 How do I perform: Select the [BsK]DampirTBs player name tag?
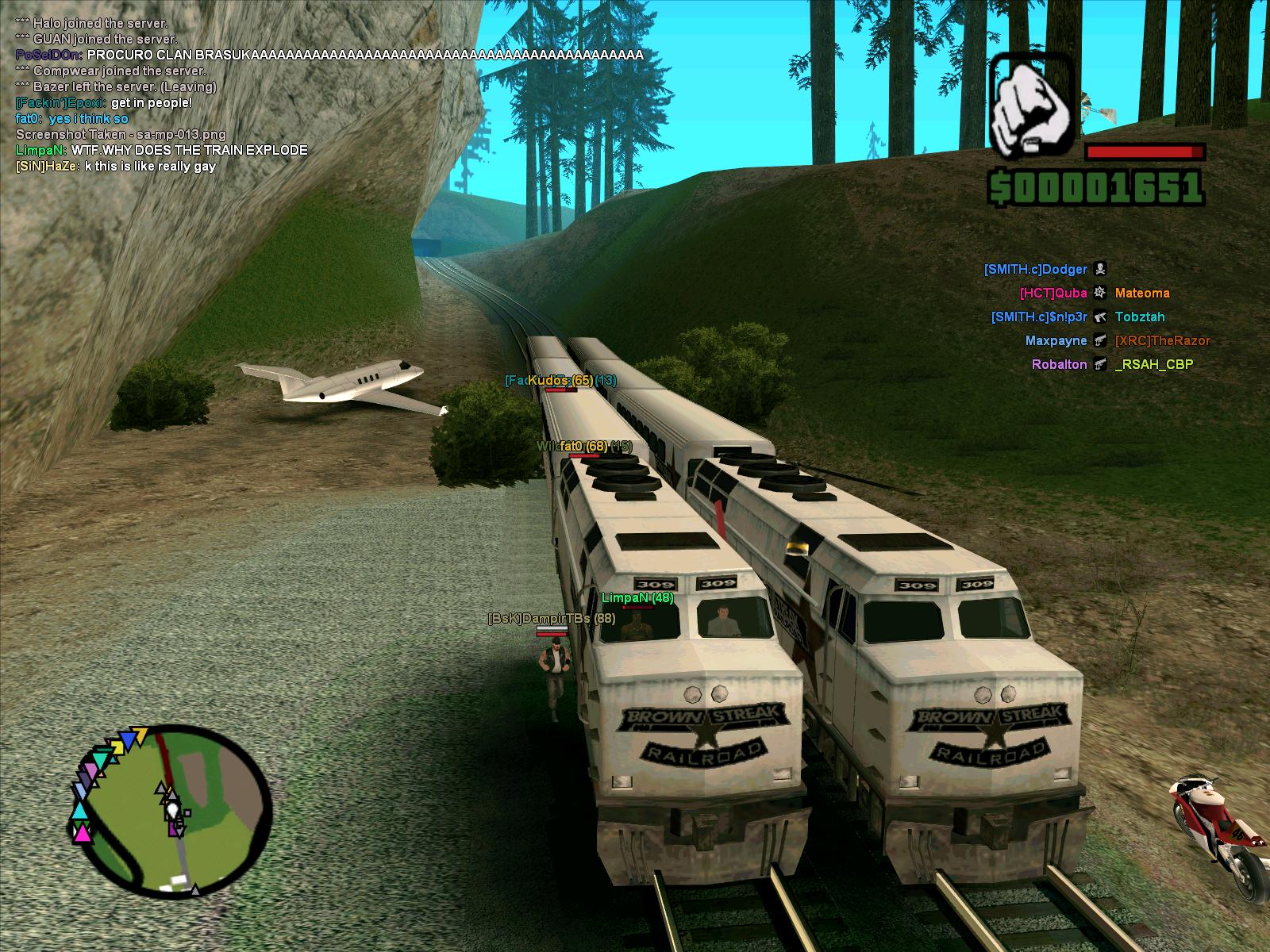(551, 618)
